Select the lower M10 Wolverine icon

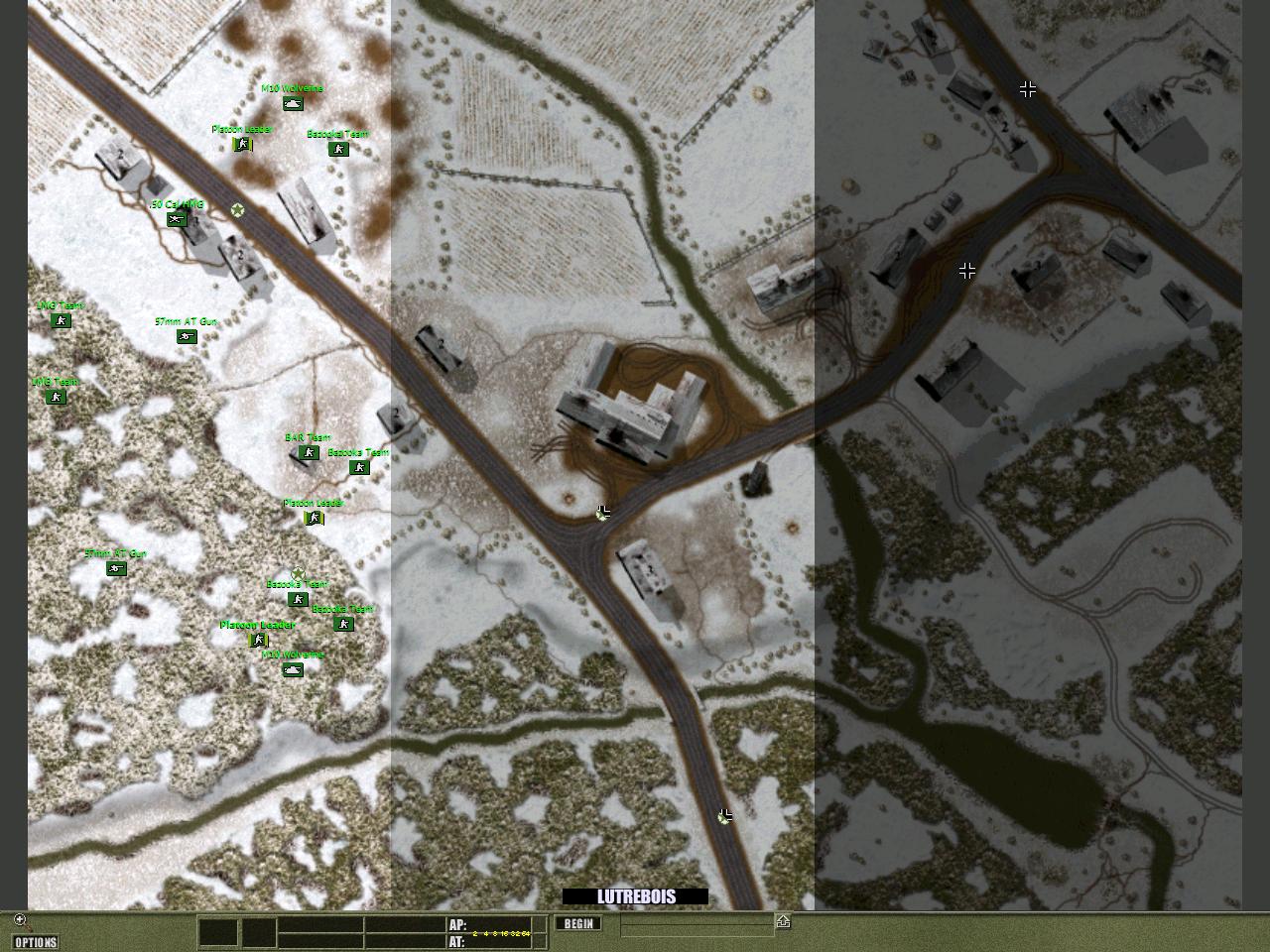pos(292,668)
